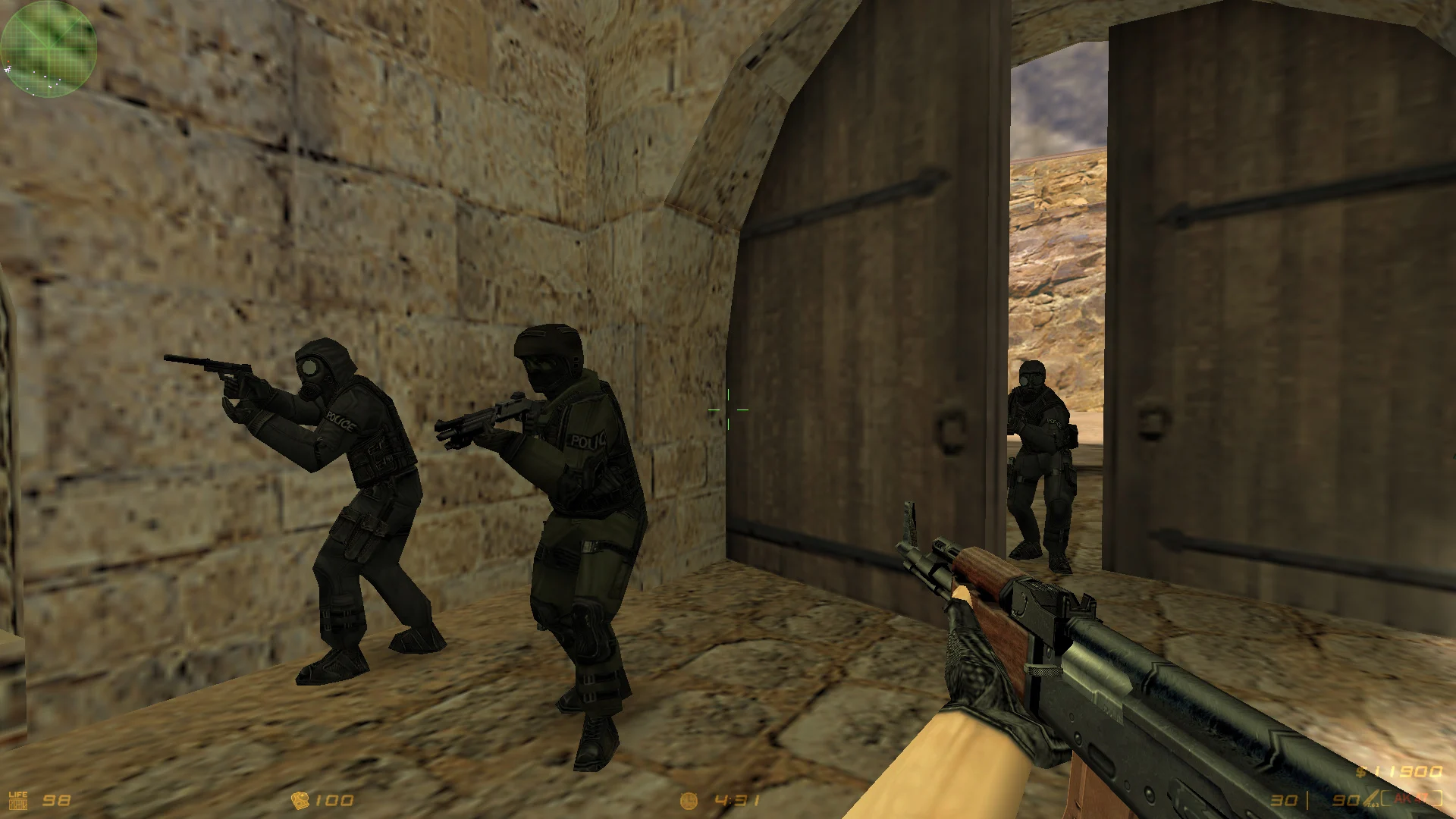
Task: Click the green radar minimap
Action: pyautogui.click(x=49, y=48)
